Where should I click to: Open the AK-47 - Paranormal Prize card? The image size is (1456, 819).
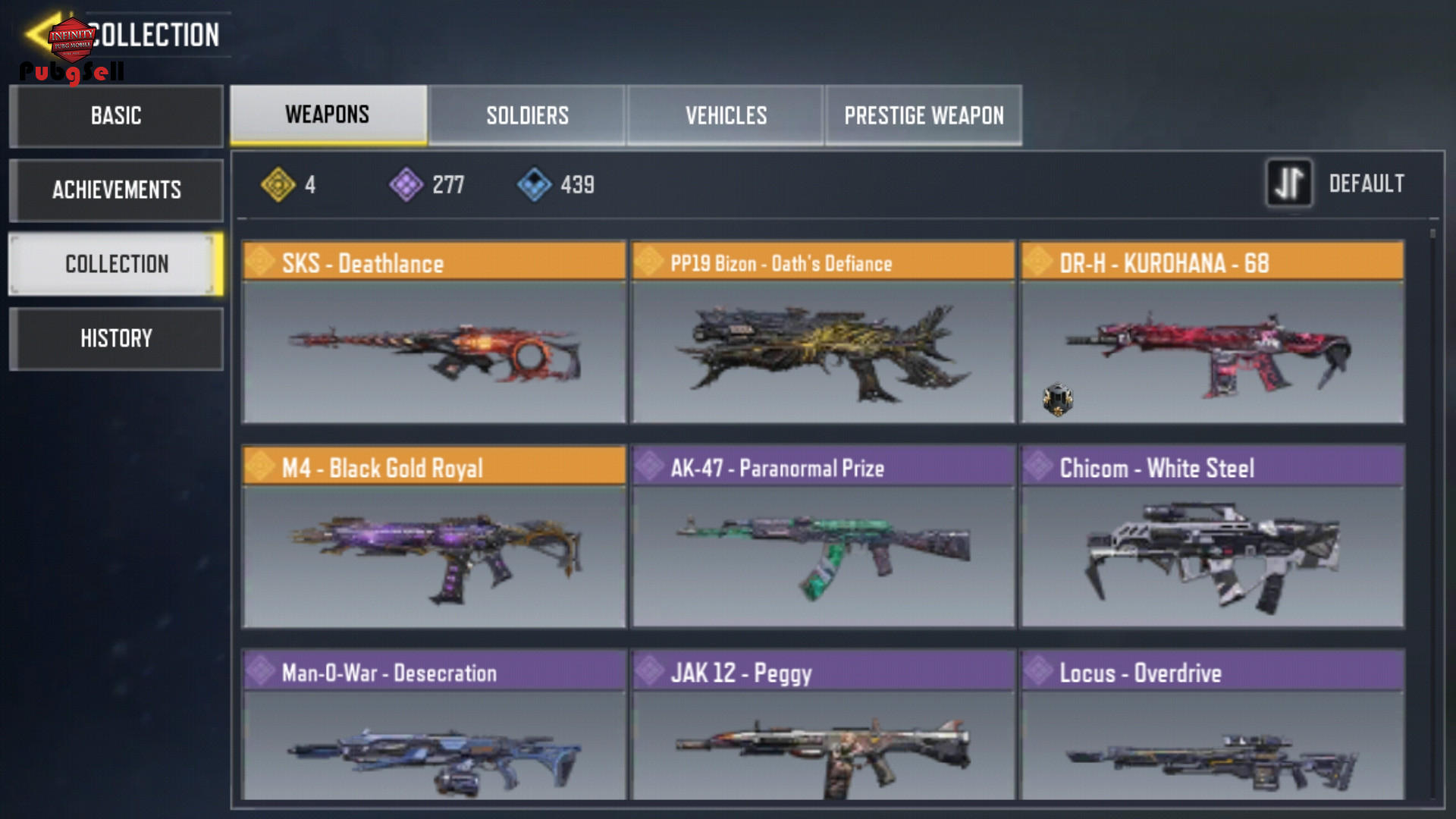823,537
